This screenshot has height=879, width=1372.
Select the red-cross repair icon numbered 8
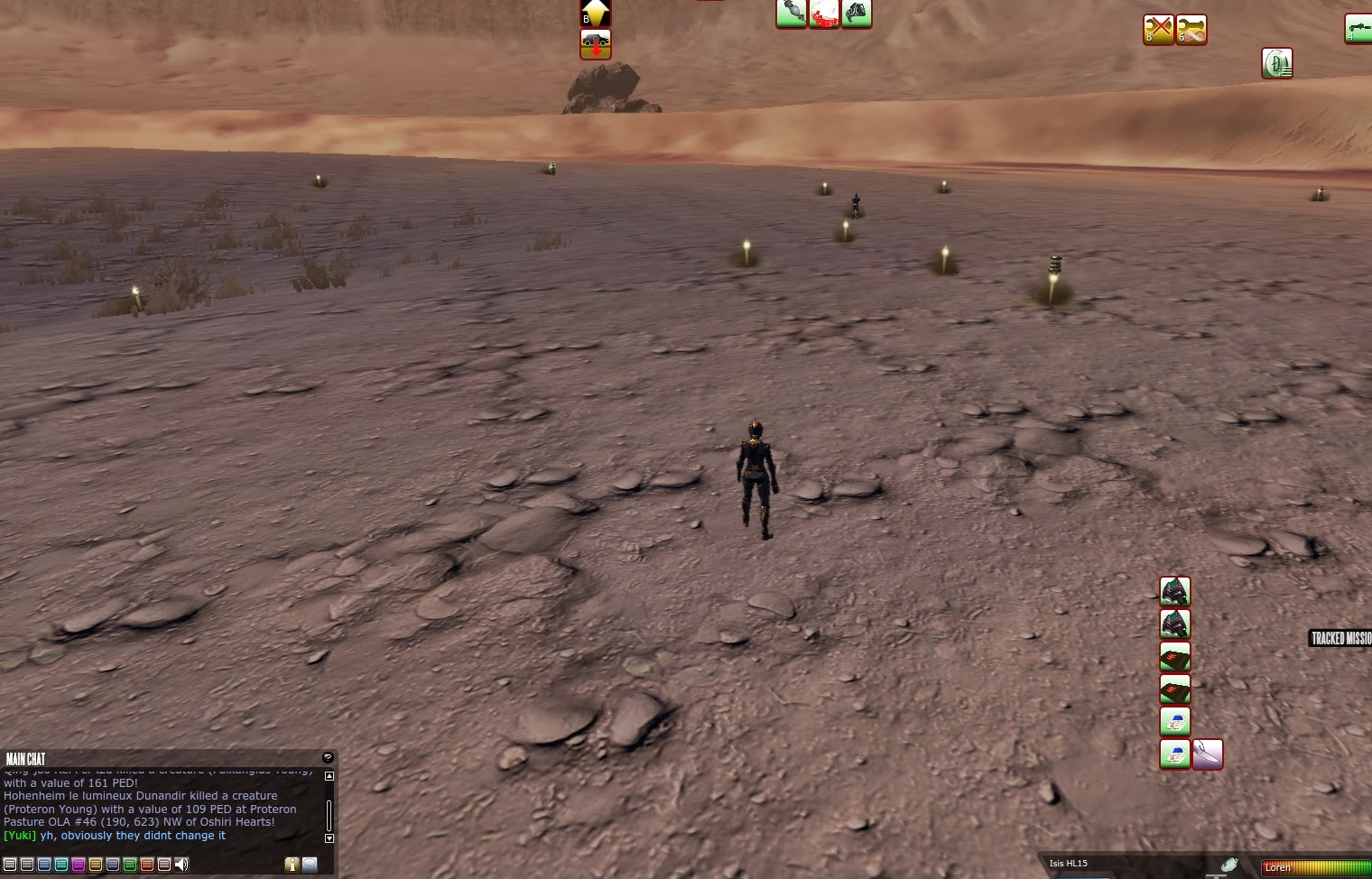pyautogui.click(x=1158, y=29)
